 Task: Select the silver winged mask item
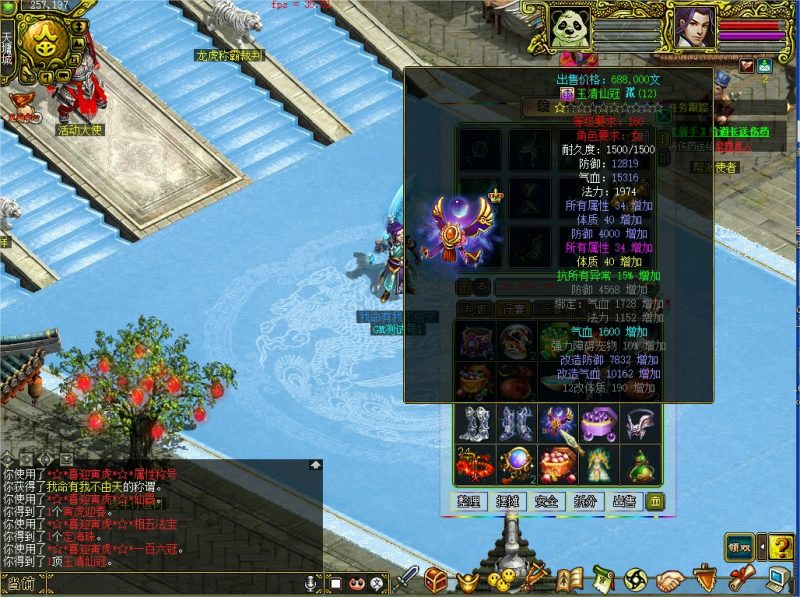[639, 422]
